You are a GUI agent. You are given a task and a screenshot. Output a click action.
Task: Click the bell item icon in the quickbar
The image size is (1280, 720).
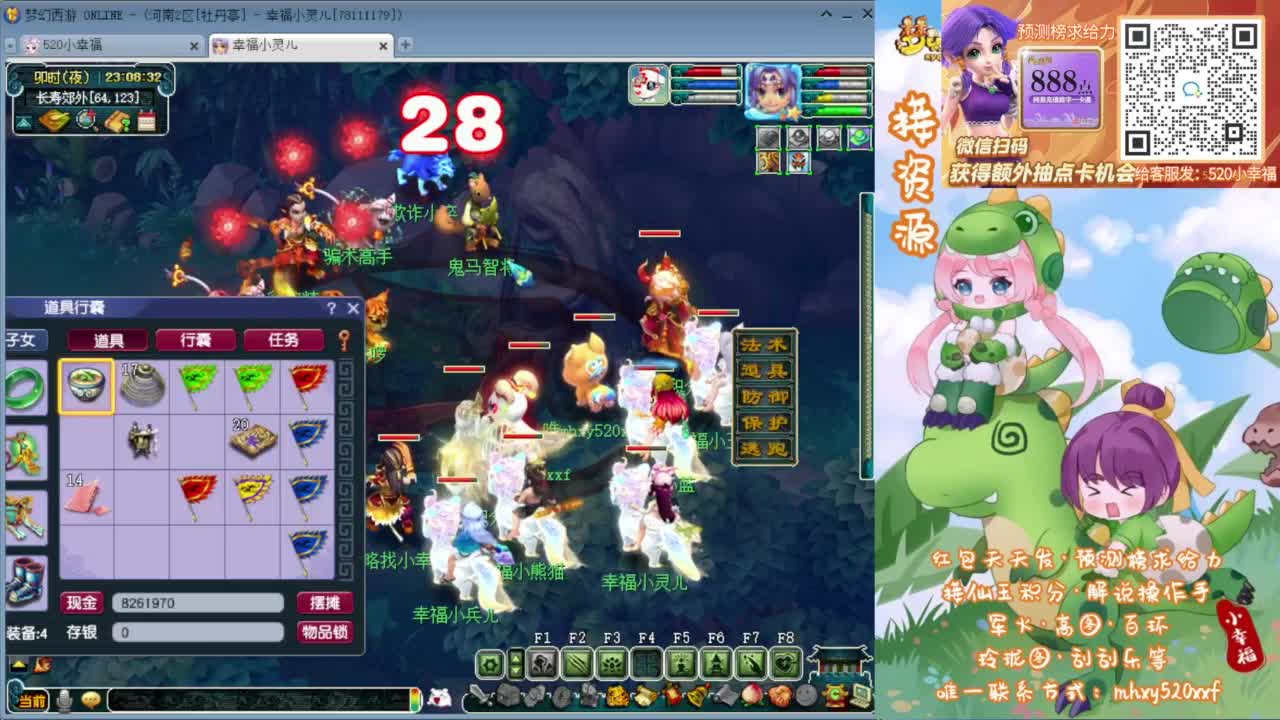tap(698, 695)
